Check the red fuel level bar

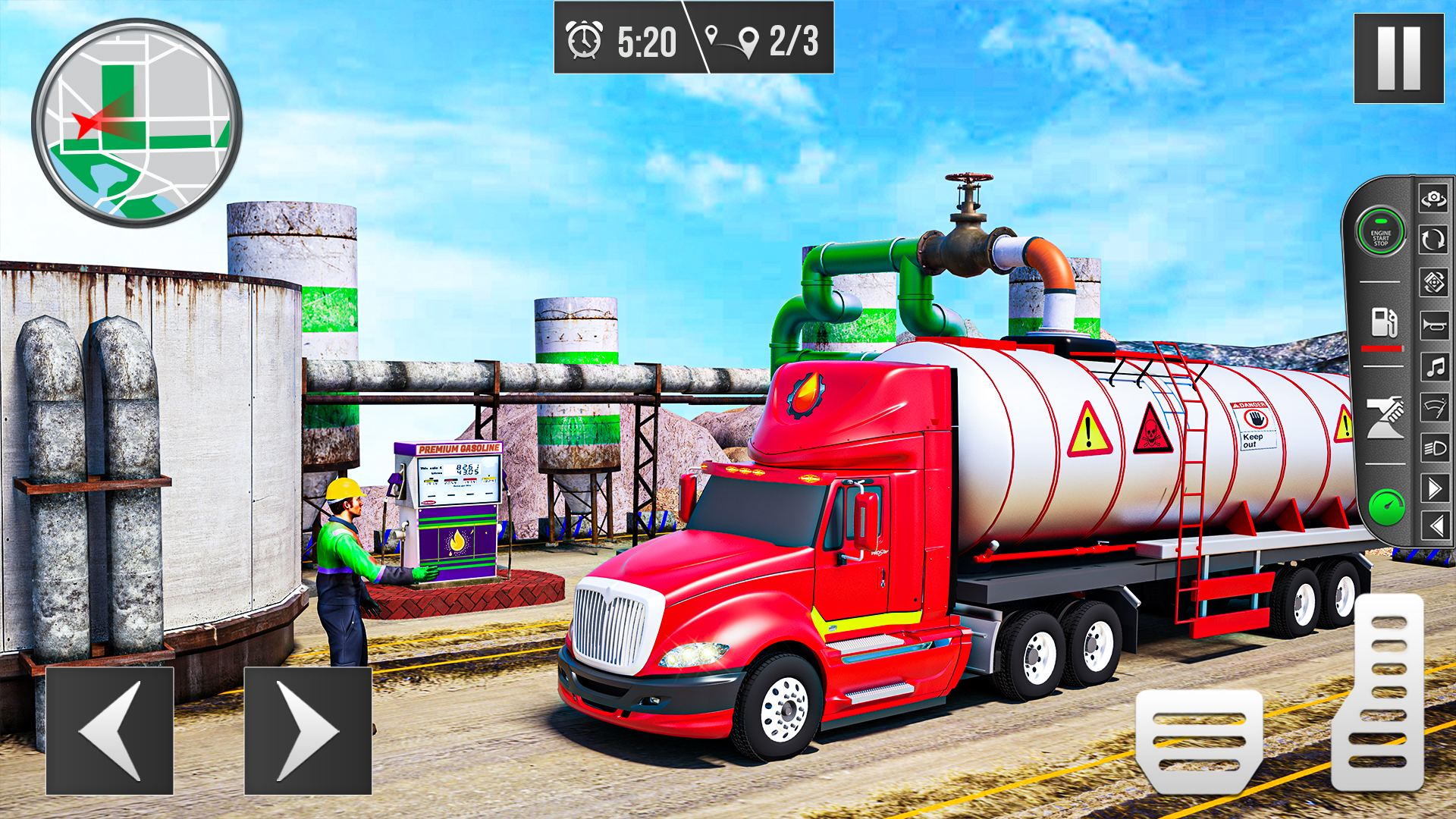[x=1383, y=349]
